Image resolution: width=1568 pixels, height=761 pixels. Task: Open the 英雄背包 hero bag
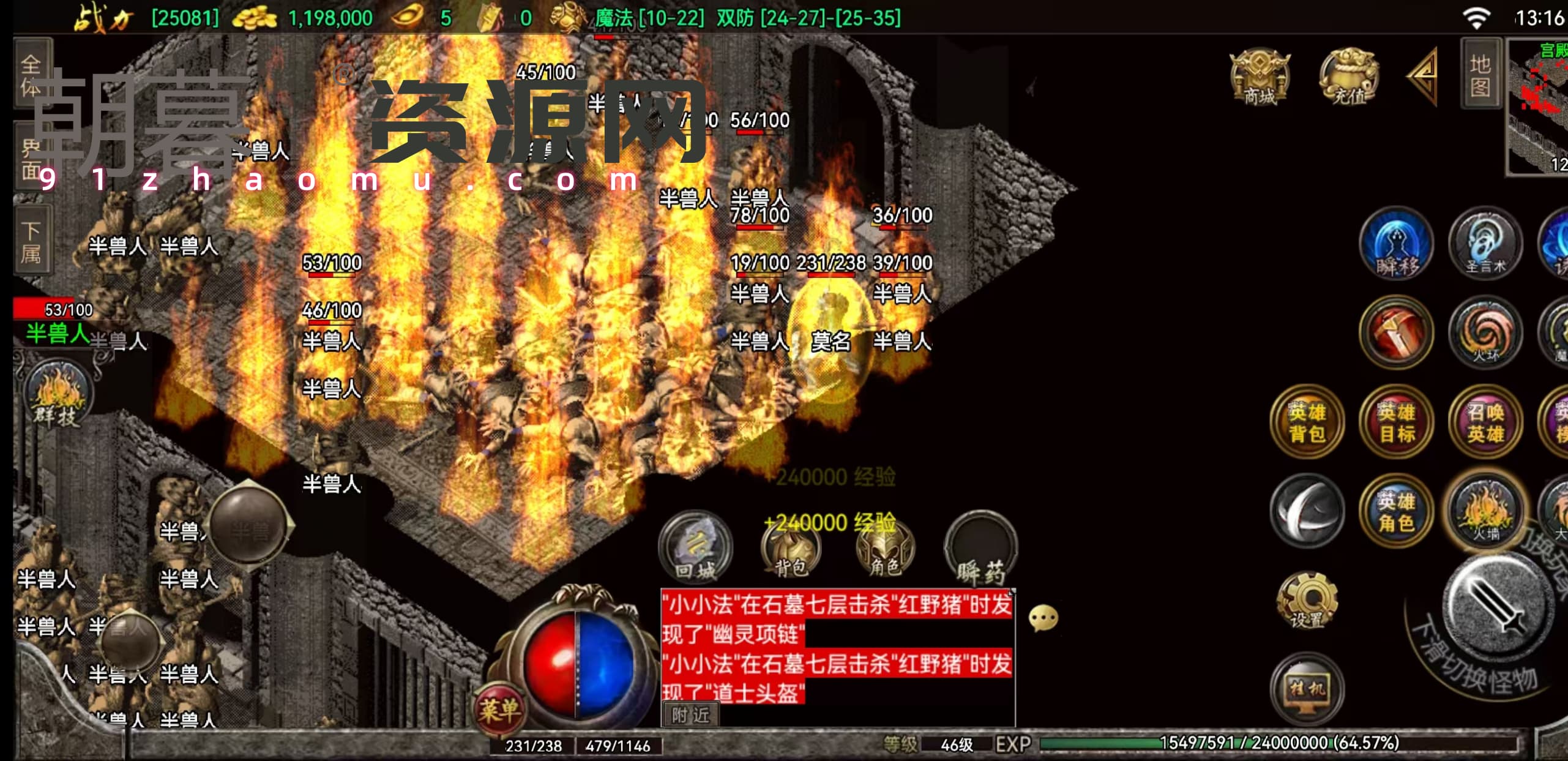1307,422
